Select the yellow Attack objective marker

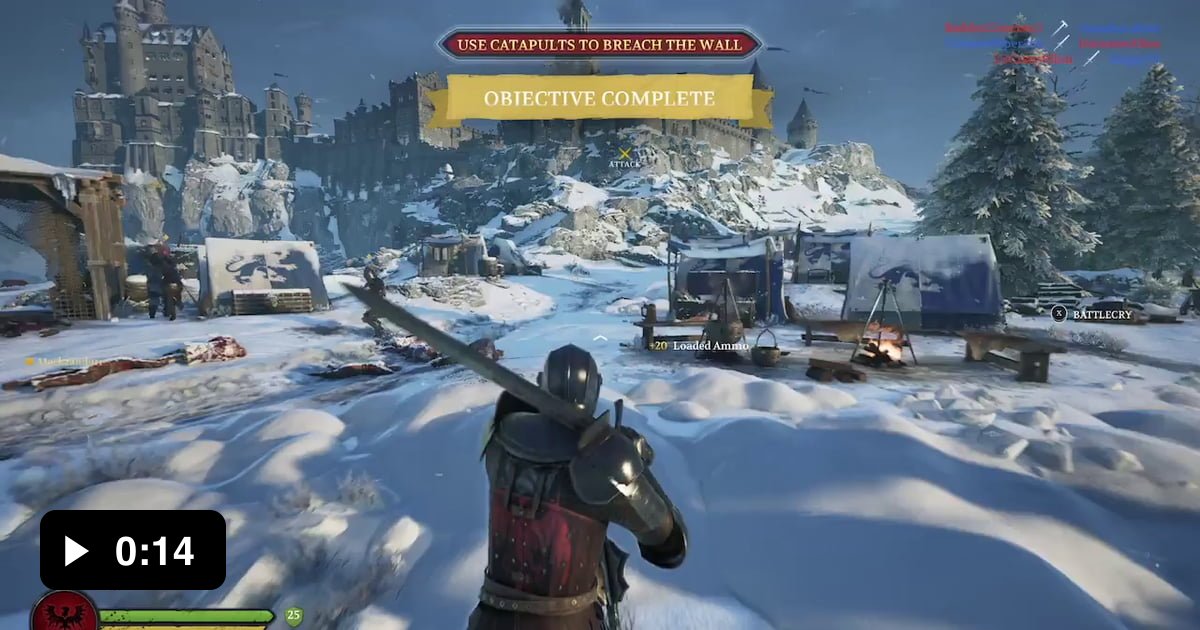tap(625, 155)
